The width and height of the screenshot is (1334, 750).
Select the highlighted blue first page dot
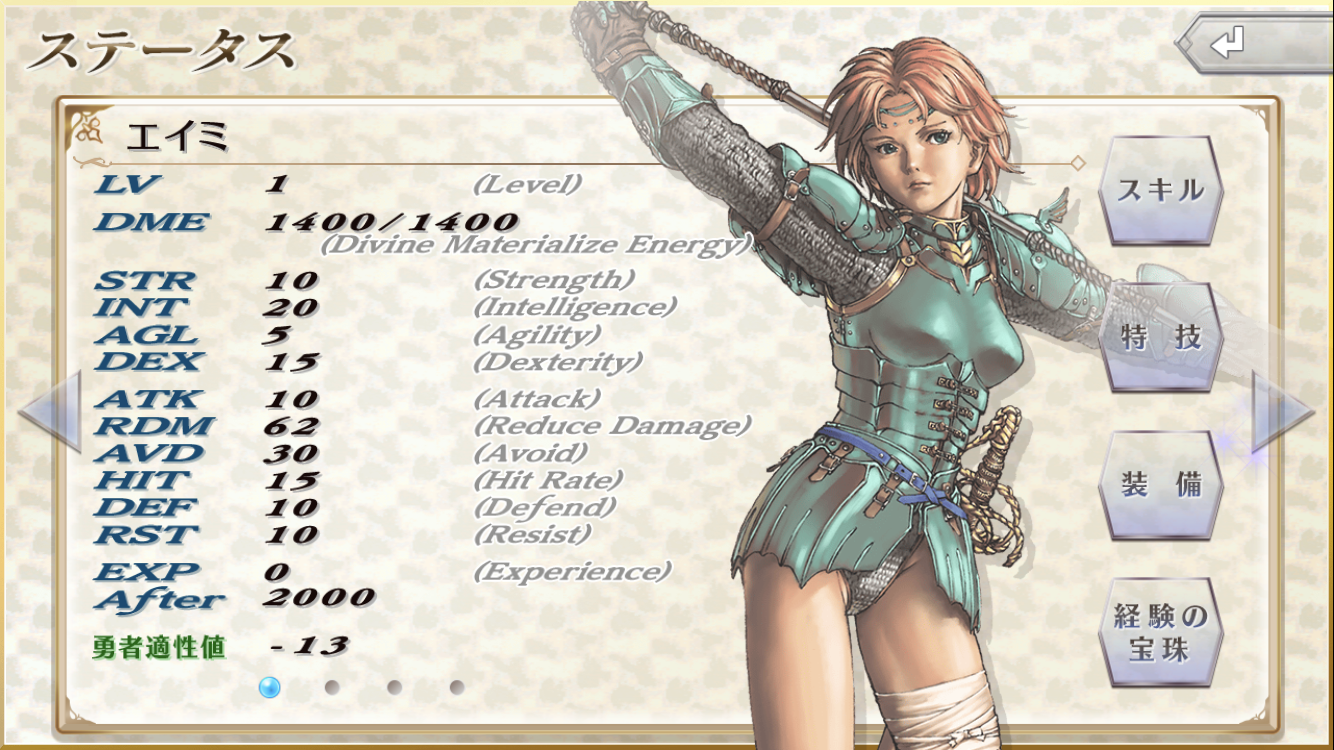(269, 687)
